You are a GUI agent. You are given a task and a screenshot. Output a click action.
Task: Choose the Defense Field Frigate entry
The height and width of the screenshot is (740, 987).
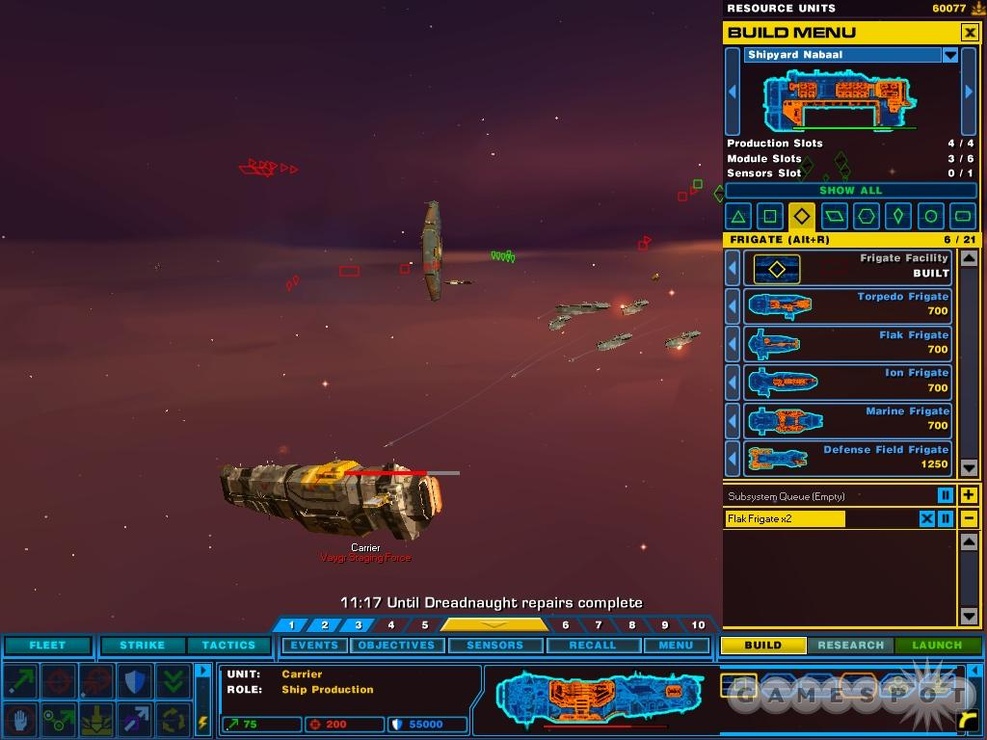coord(846,458)
